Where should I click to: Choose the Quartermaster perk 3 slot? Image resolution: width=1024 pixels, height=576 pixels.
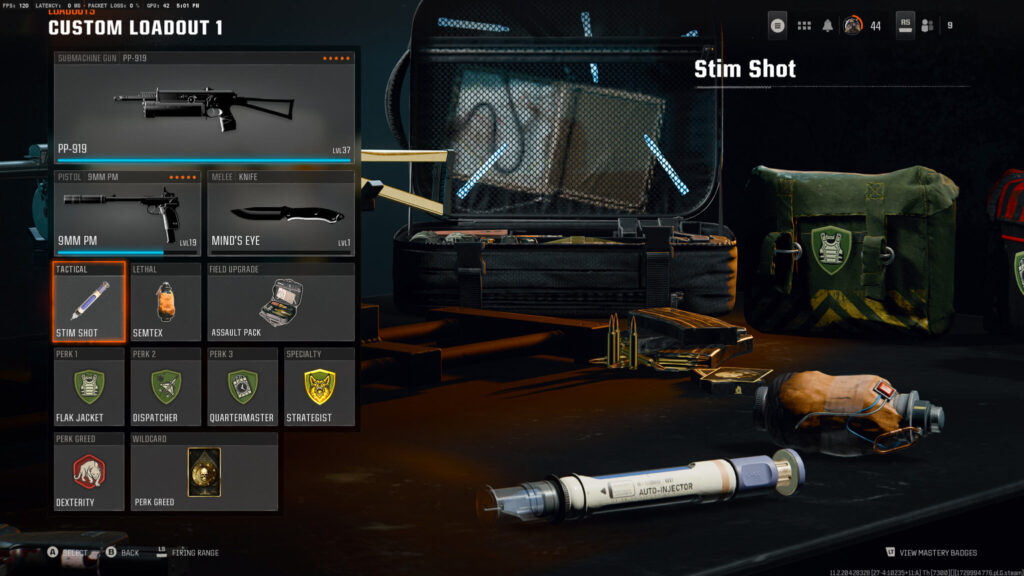pos(242,387)
